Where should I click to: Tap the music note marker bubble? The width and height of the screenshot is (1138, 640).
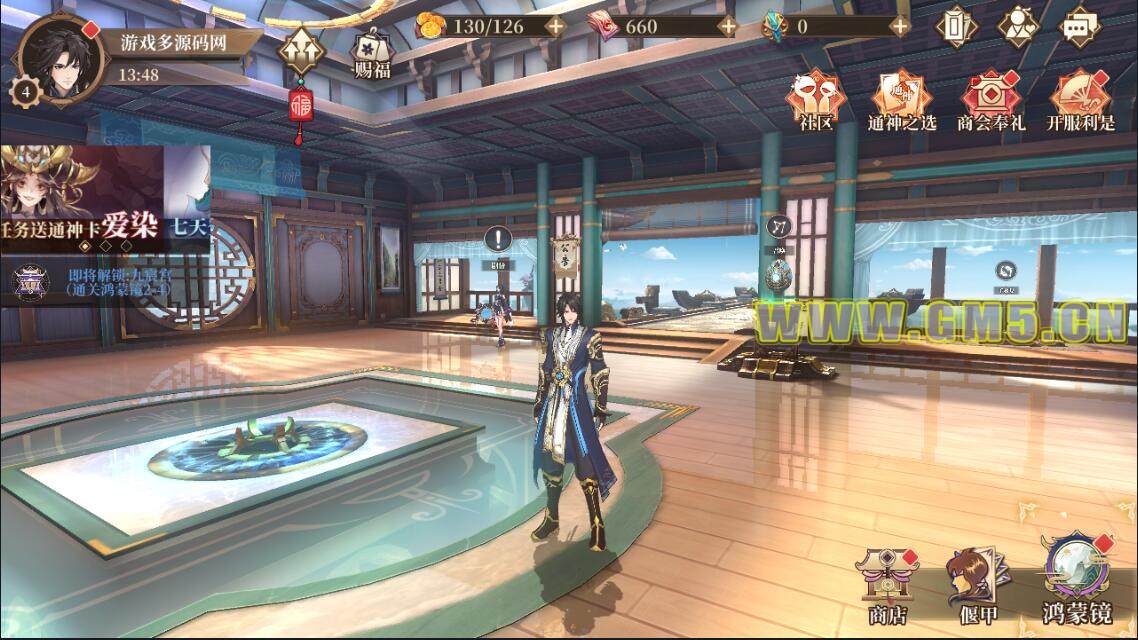click(x=779, y=227)
